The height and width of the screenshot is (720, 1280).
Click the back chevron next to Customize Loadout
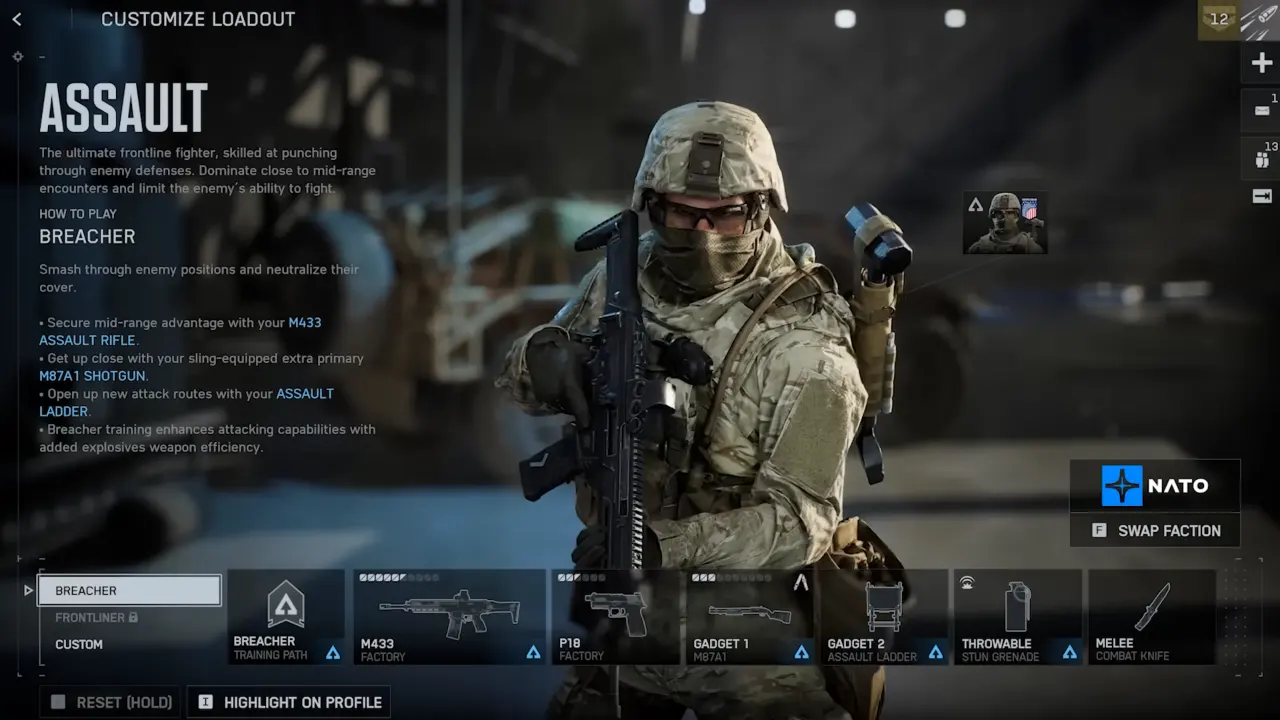16,18
